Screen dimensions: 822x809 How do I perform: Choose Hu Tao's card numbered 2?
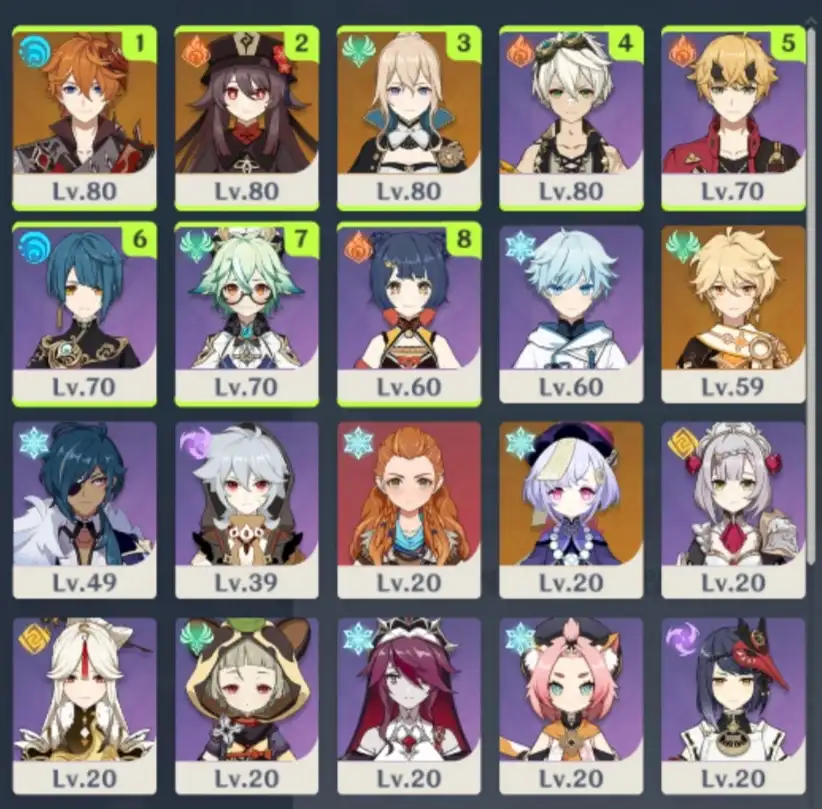tap(246, 115)
